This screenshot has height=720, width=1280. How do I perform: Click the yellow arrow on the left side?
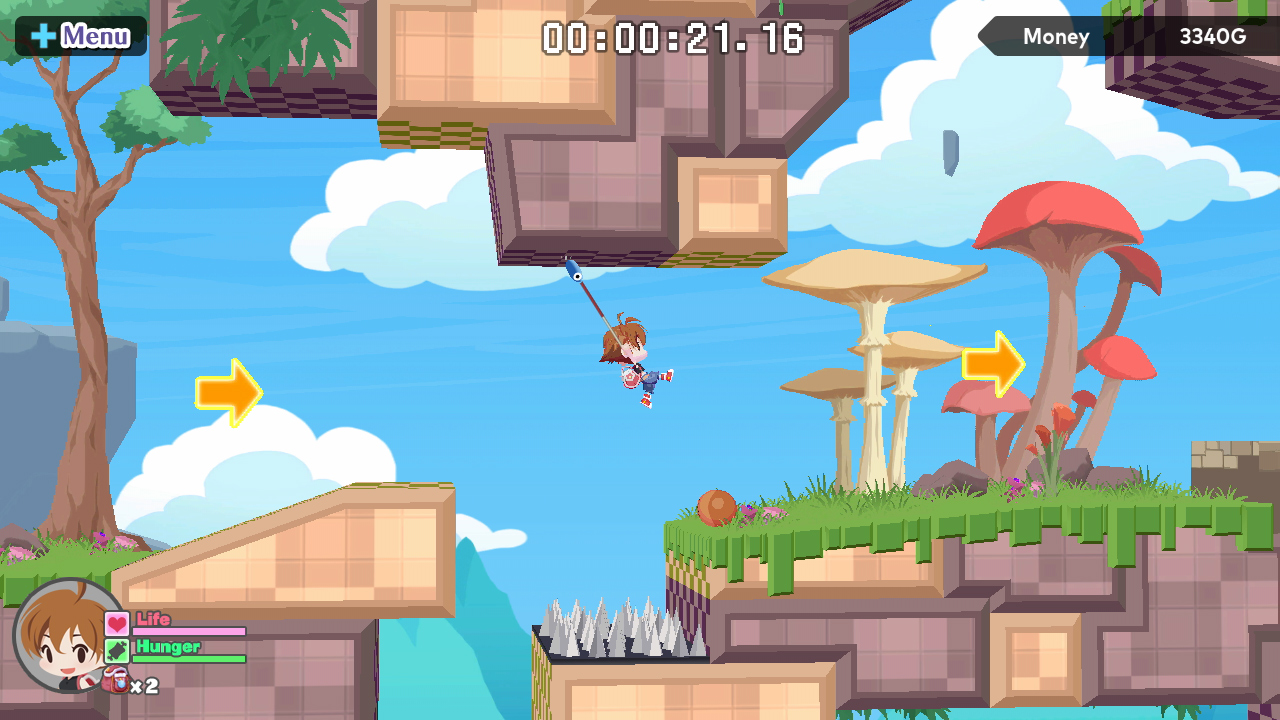tap(229, 392)
